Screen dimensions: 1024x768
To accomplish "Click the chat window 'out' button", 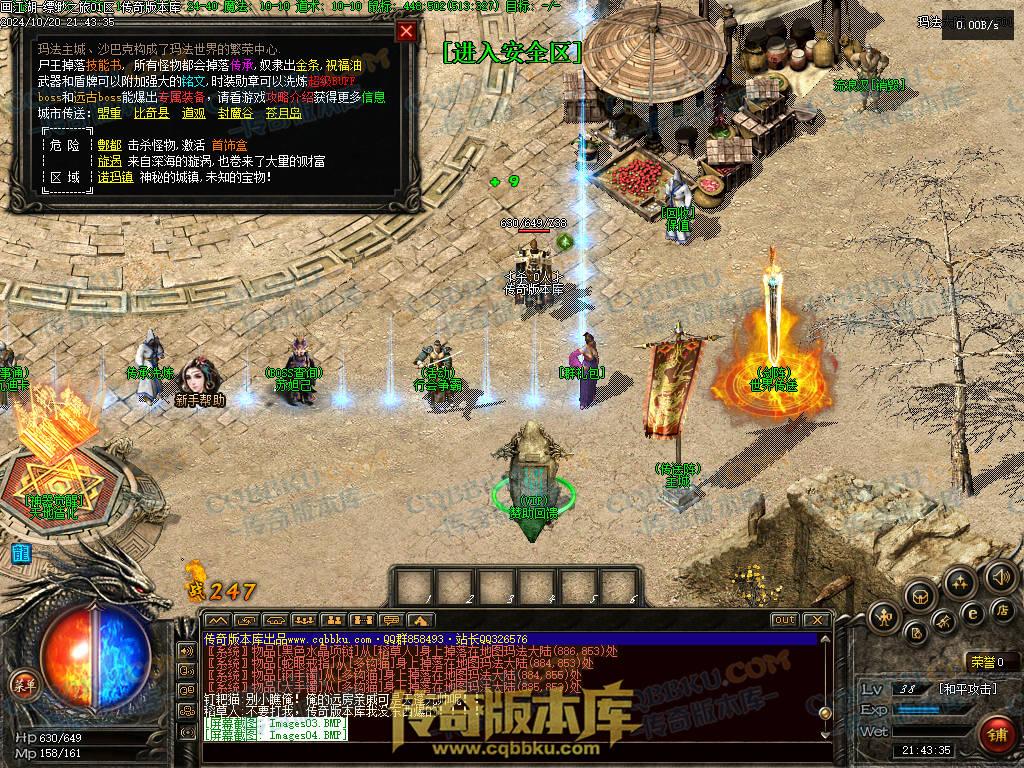I will (785, 620).
